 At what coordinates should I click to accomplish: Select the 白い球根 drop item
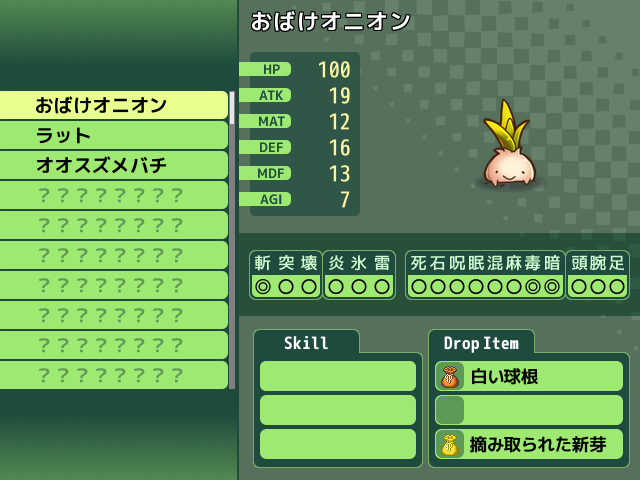coord(529,376)
